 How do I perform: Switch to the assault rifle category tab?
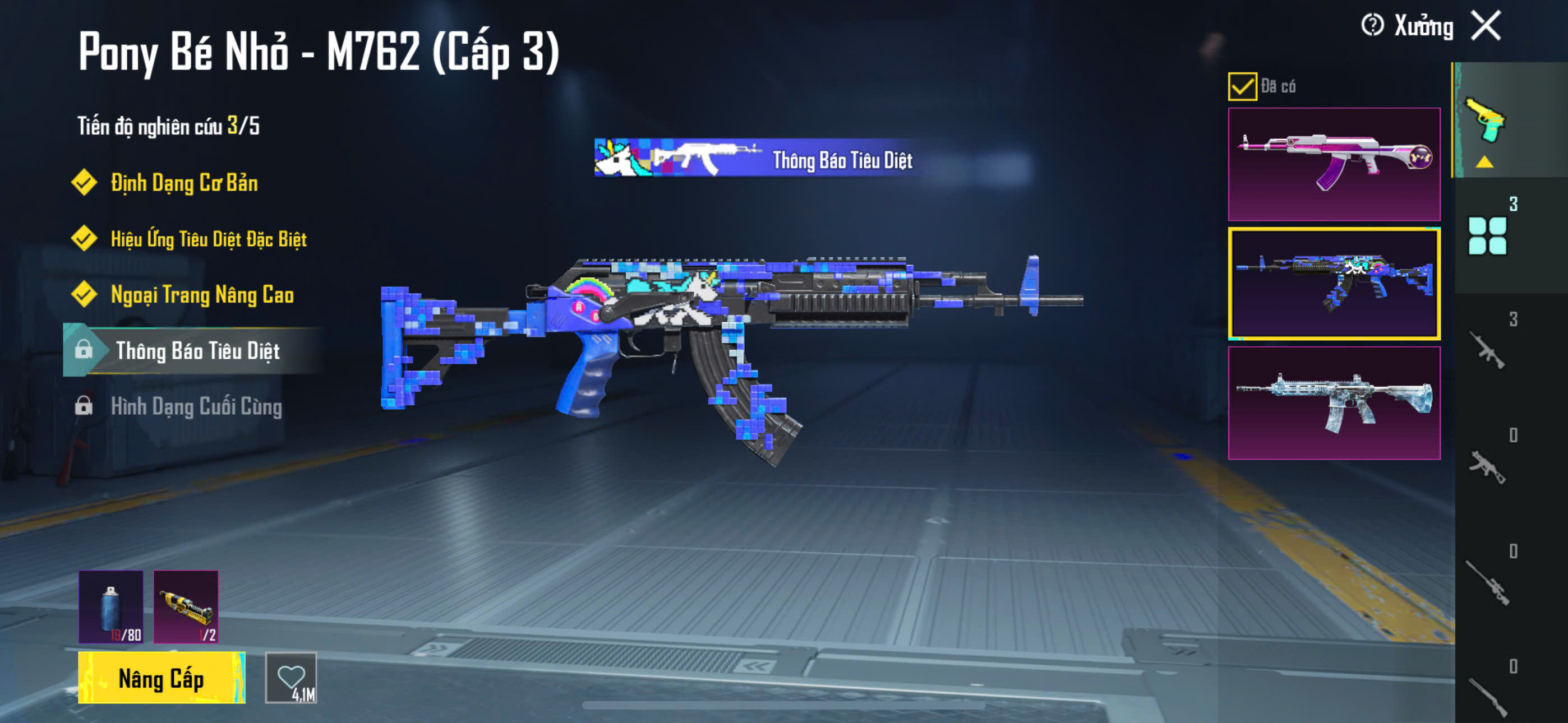pyautogui.click(x=1487, y=350)
